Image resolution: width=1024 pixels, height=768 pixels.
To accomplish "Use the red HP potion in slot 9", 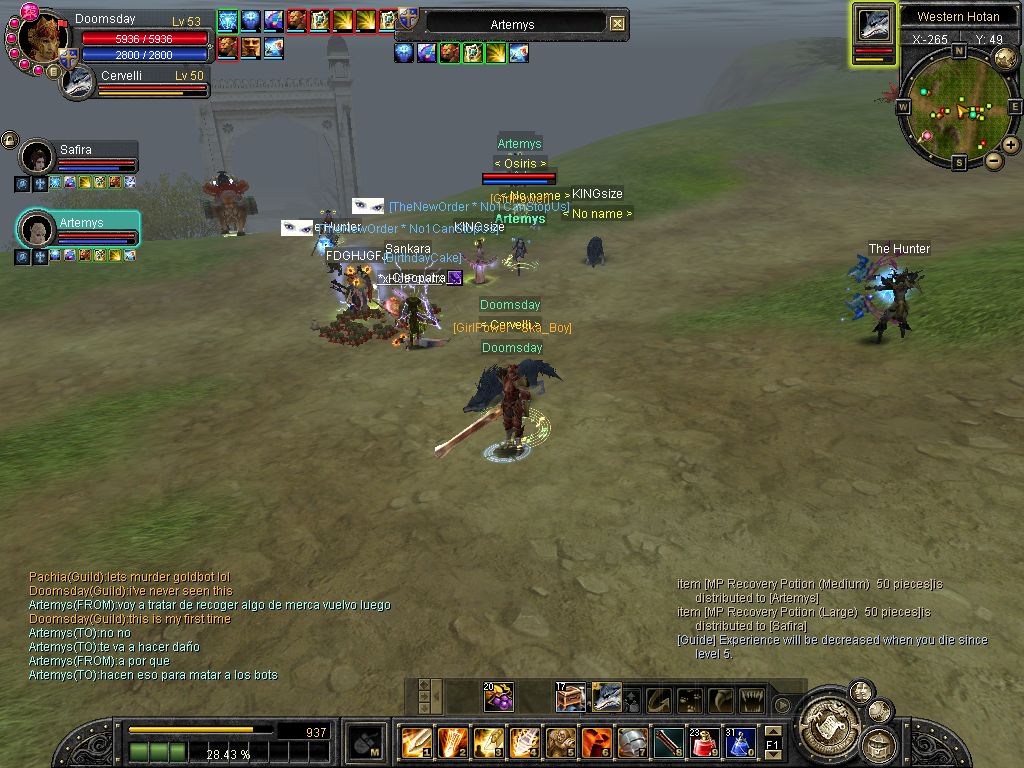I will pos(704,742).
